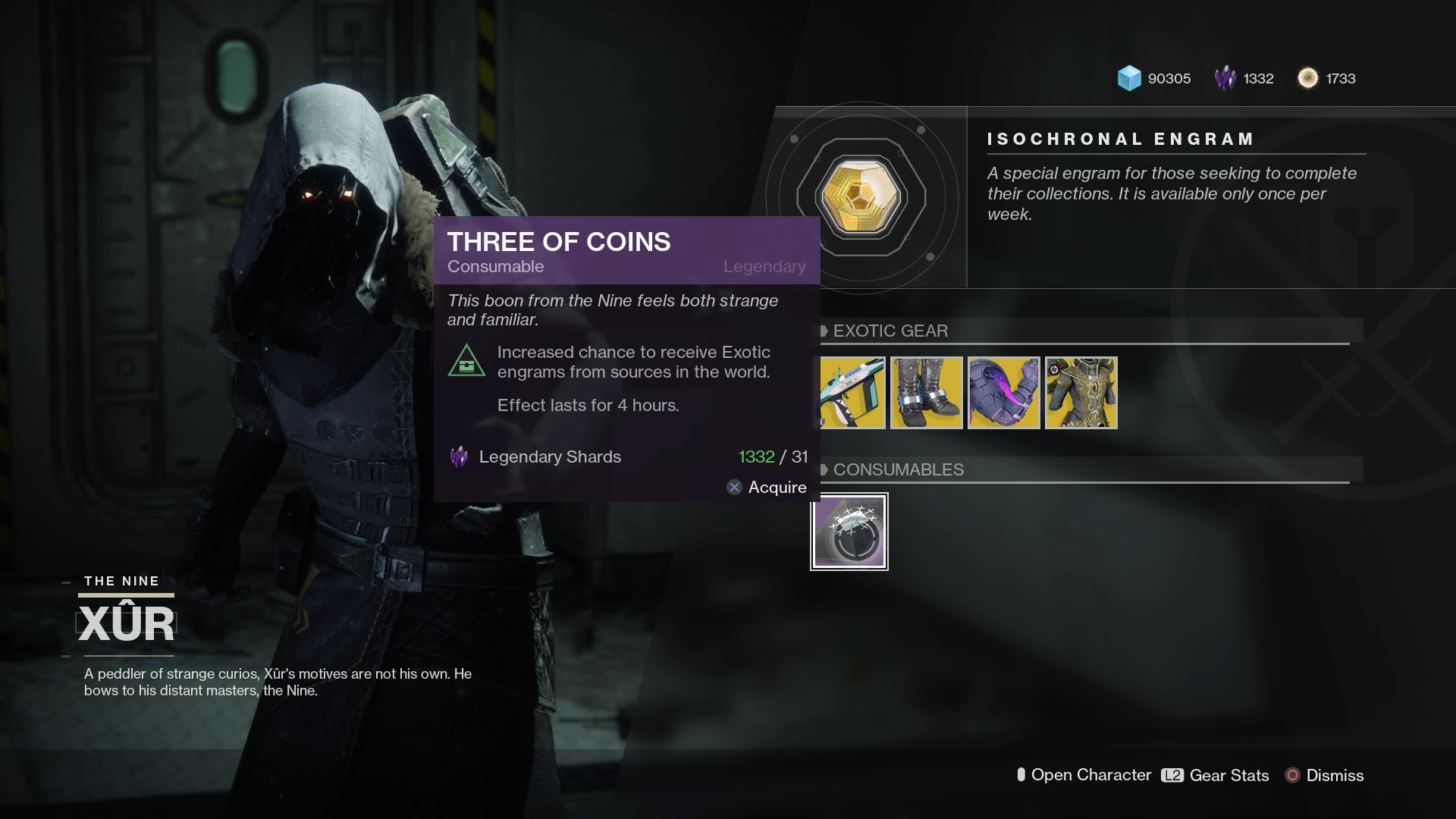Select the Three of Coins consumable
The height and width of the screenshot is (819, 1456).
[849, 531]
